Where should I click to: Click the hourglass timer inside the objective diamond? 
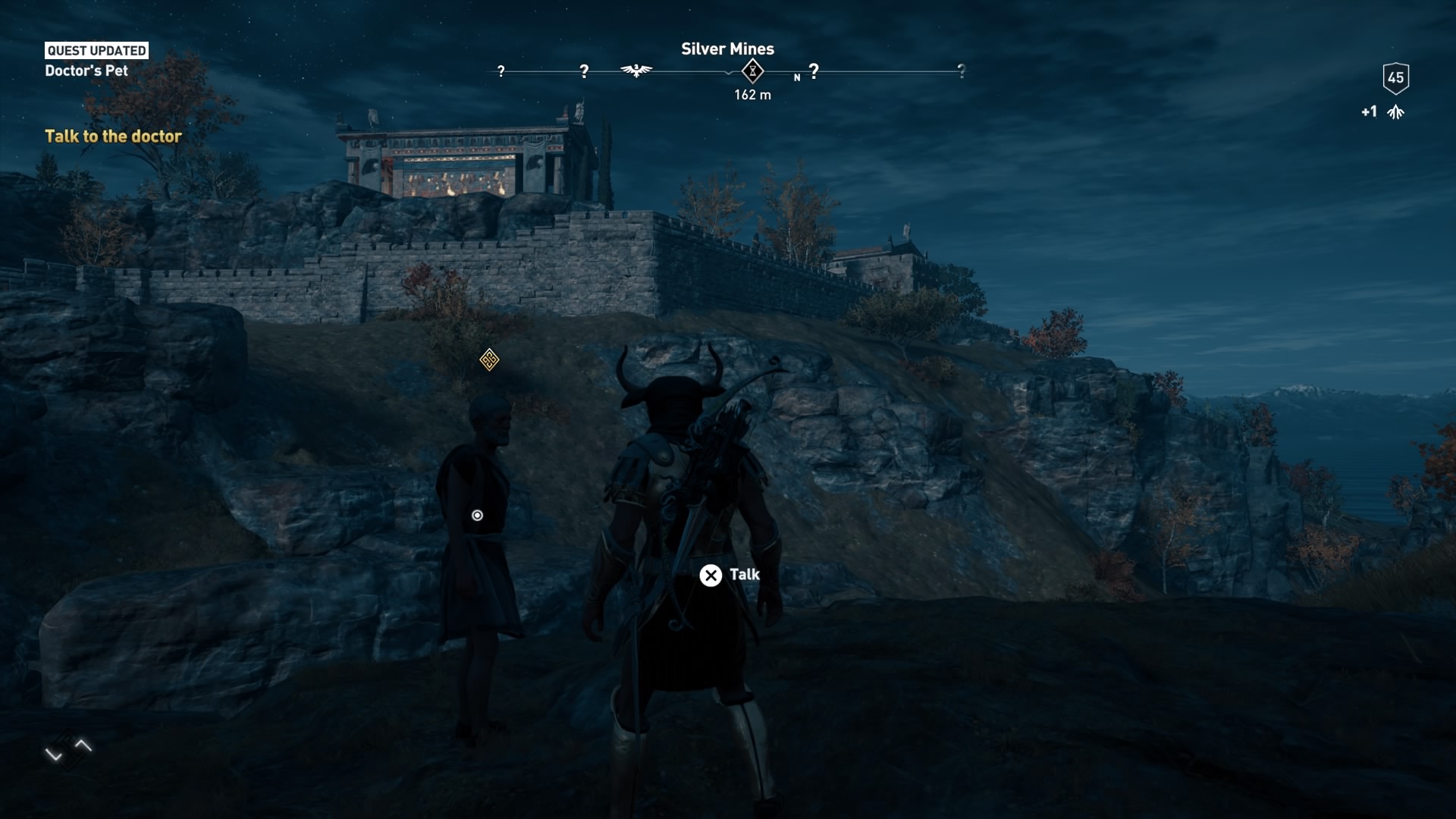(752, 71)
